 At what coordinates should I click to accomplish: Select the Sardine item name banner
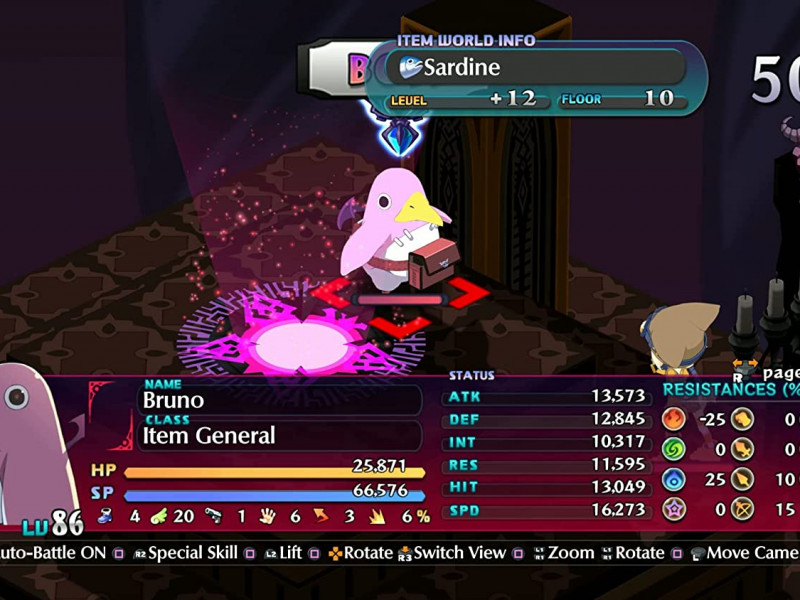tap(540, 67)
